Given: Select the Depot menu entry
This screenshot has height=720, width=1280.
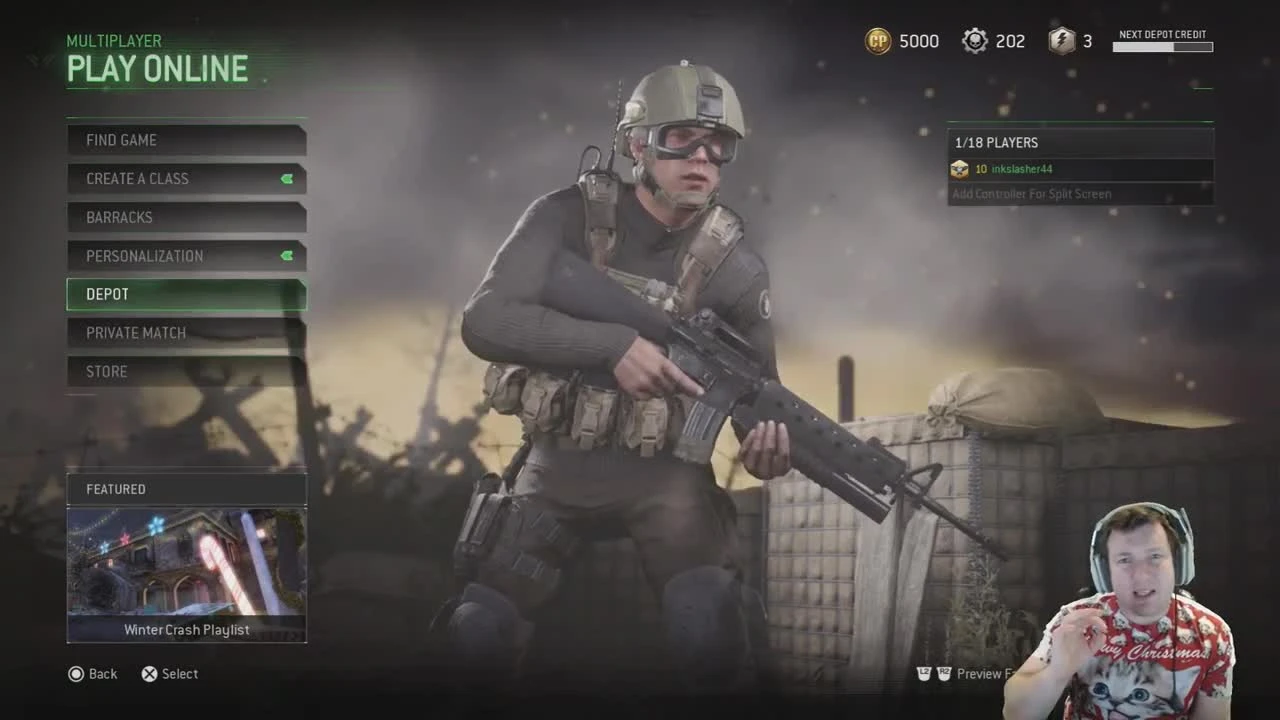Looking at the screenshot, I should pos(186,294).
